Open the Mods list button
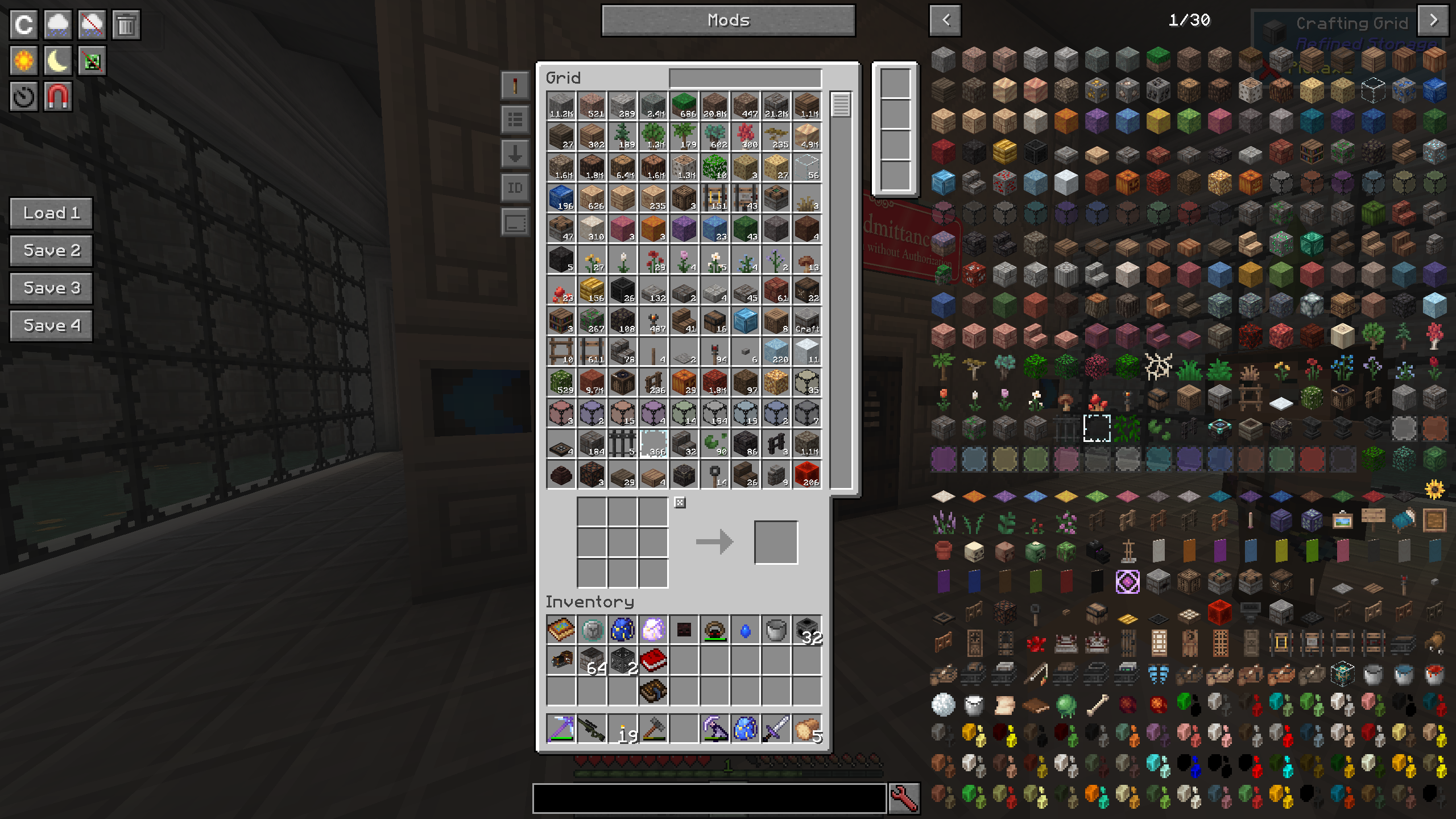The height and width of the screenshot is (819, 1456). pos(728,20)
